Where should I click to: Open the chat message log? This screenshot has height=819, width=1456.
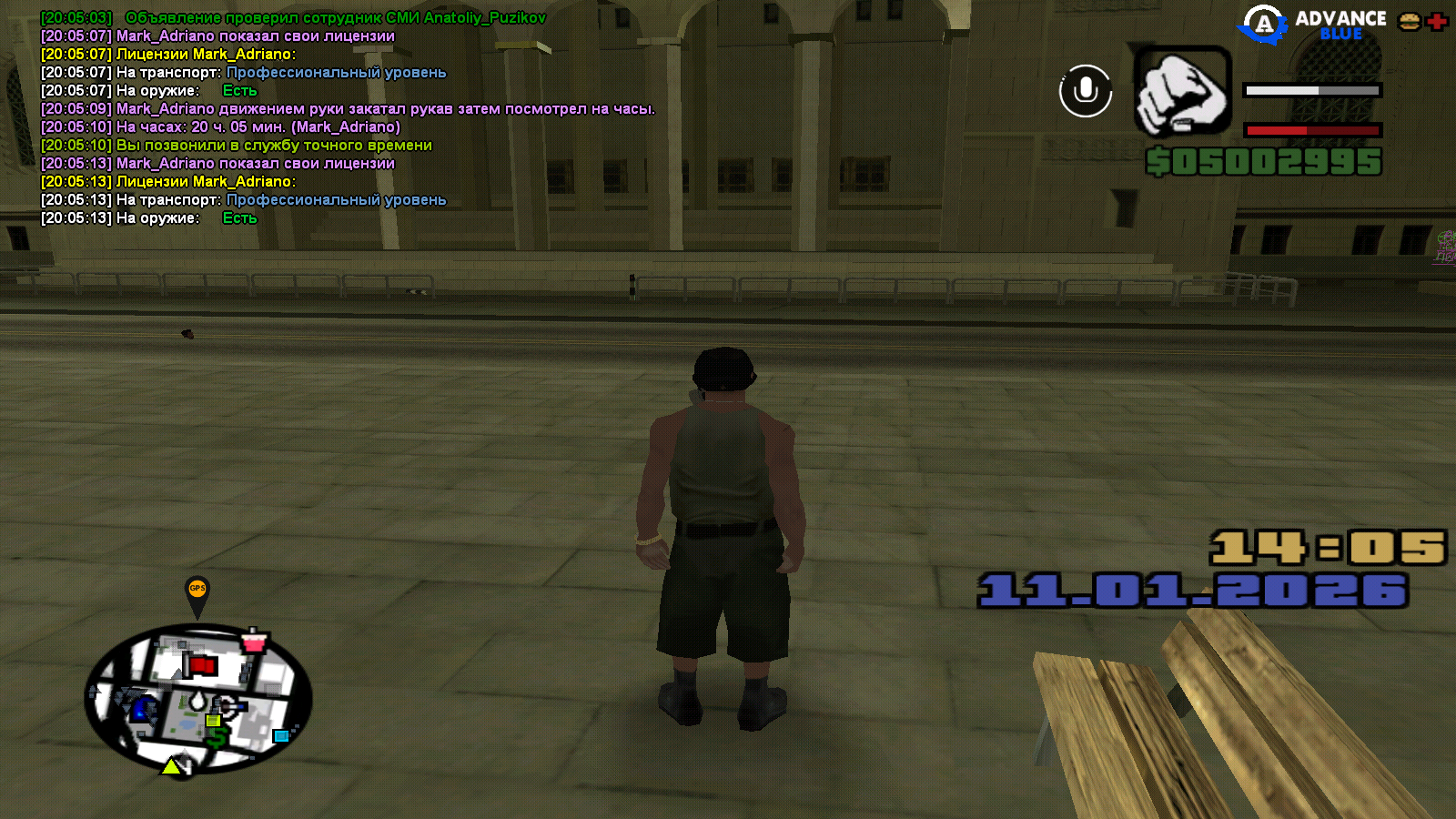(346, 118)
